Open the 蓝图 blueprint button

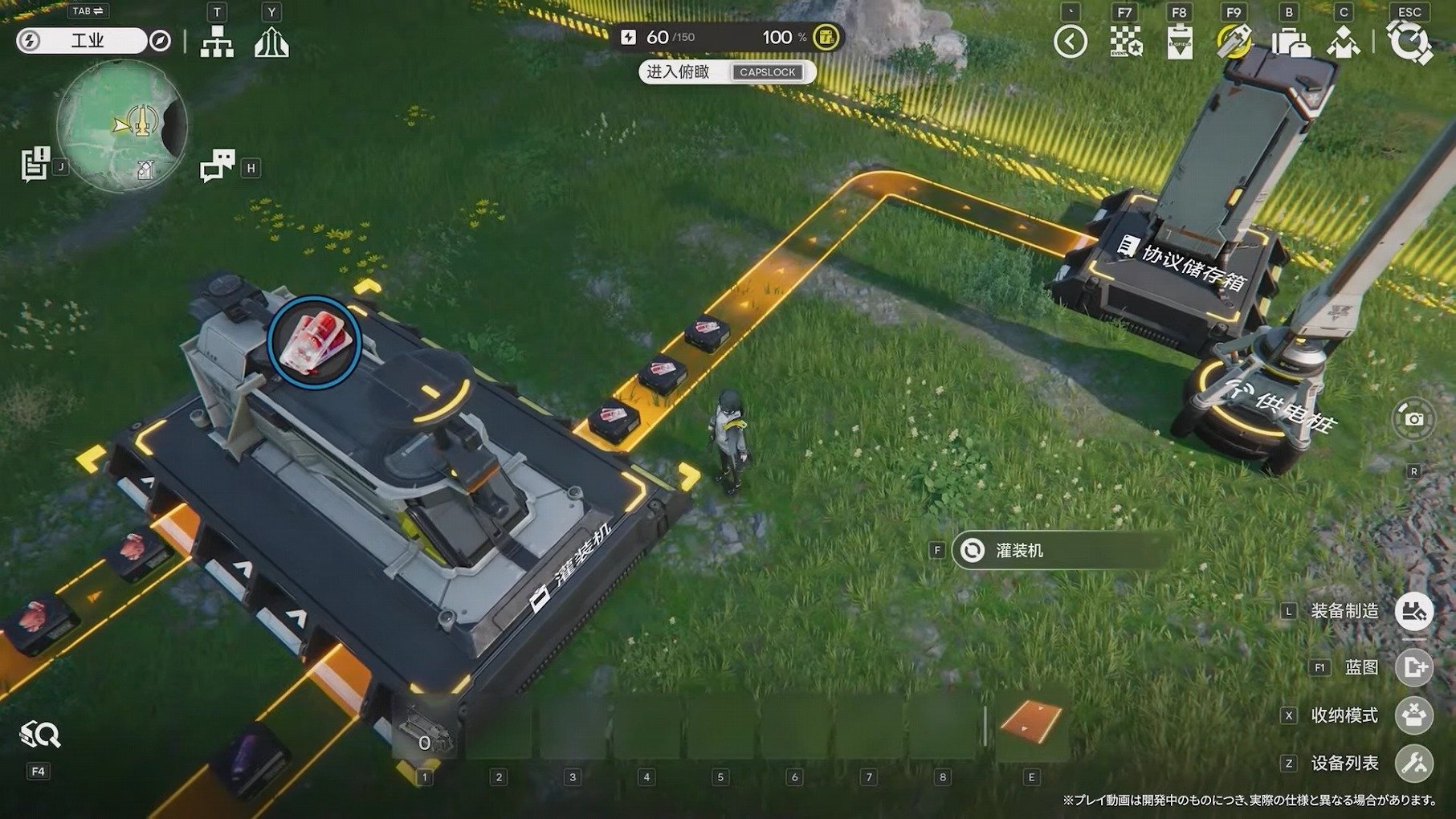(1413, 667)
